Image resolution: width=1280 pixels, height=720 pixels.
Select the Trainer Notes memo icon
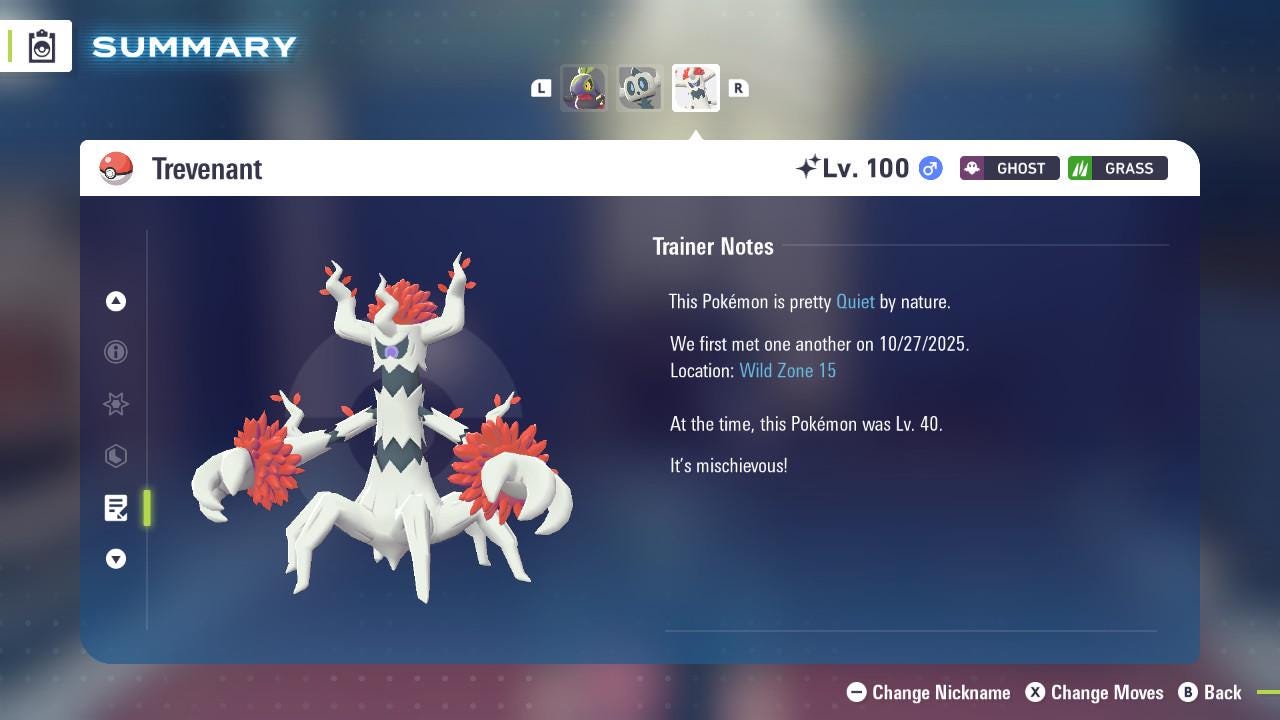[x=116, y=508]
